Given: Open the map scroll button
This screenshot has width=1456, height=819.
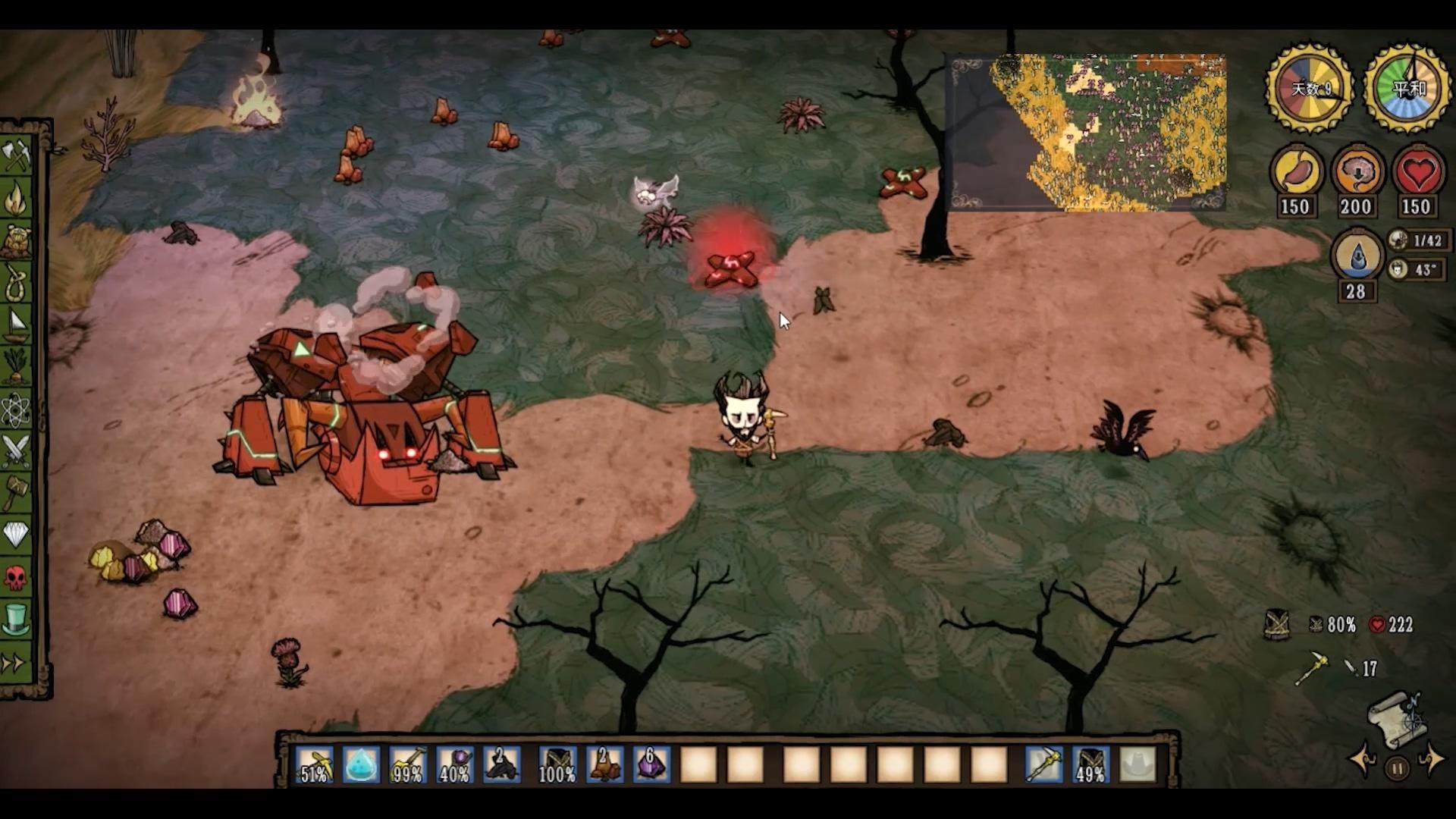Looking at the screenshot, I should 1398,716.
